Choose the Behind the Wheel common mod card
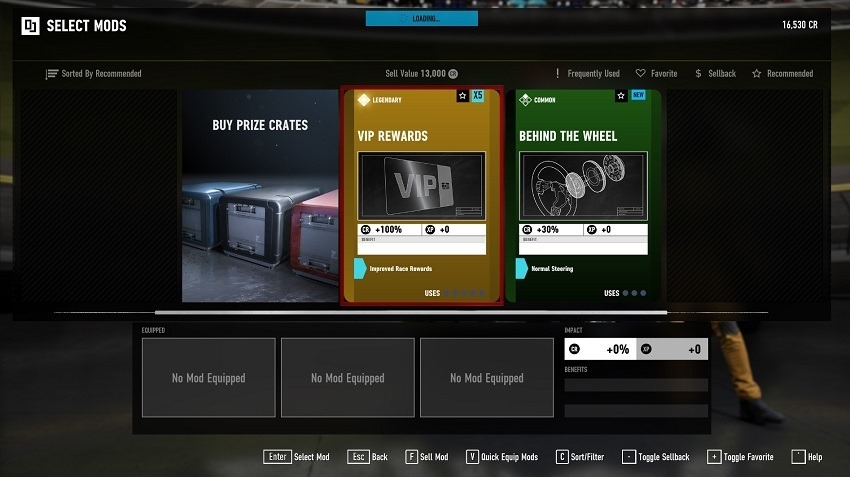 point(582,196)
